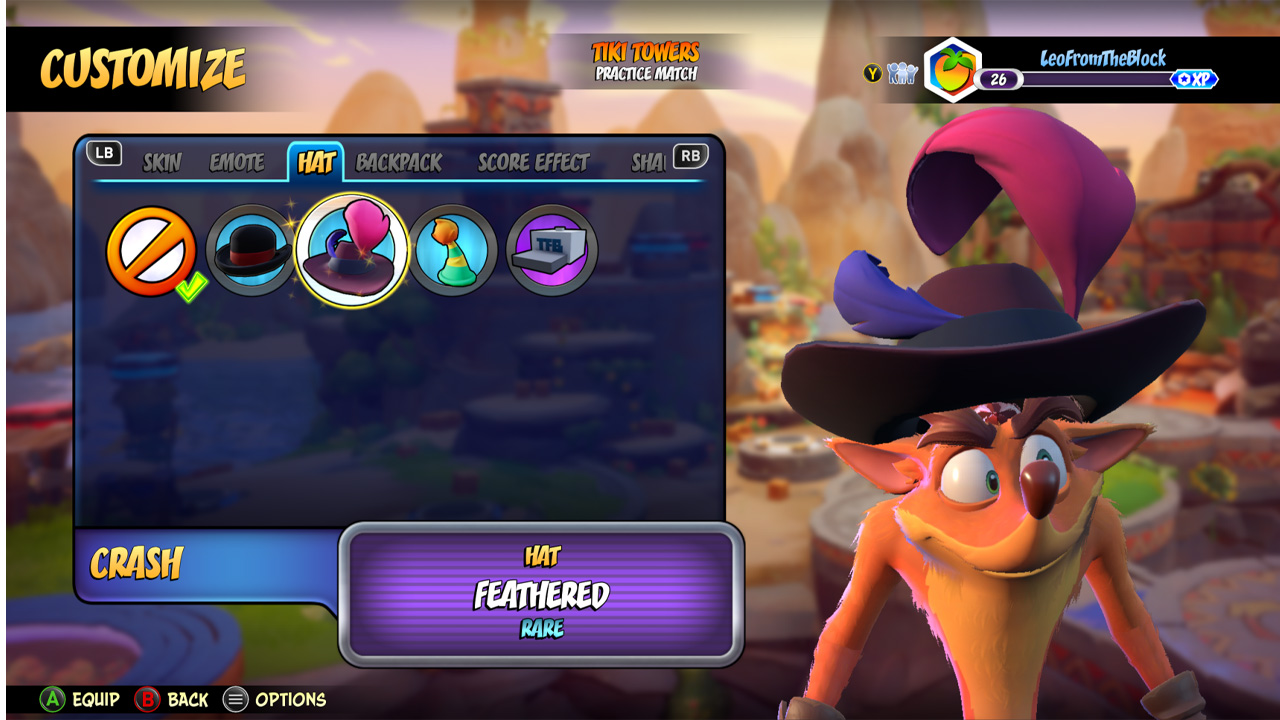Open the Score Effect tab
This screenshot has width=1280, height=720.
(534, 163)
